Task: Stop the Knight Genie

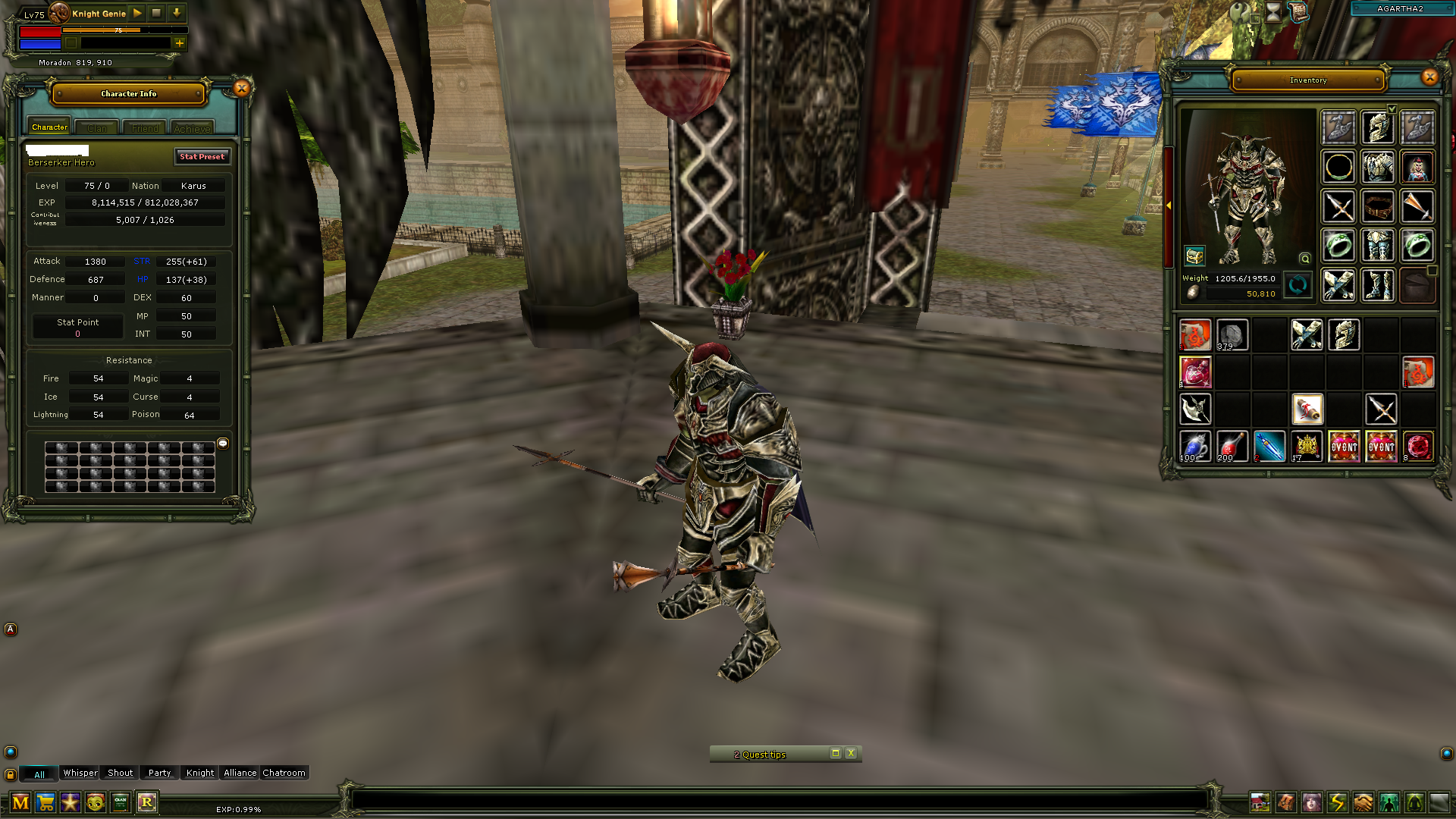Action: [x=156, y=13]
